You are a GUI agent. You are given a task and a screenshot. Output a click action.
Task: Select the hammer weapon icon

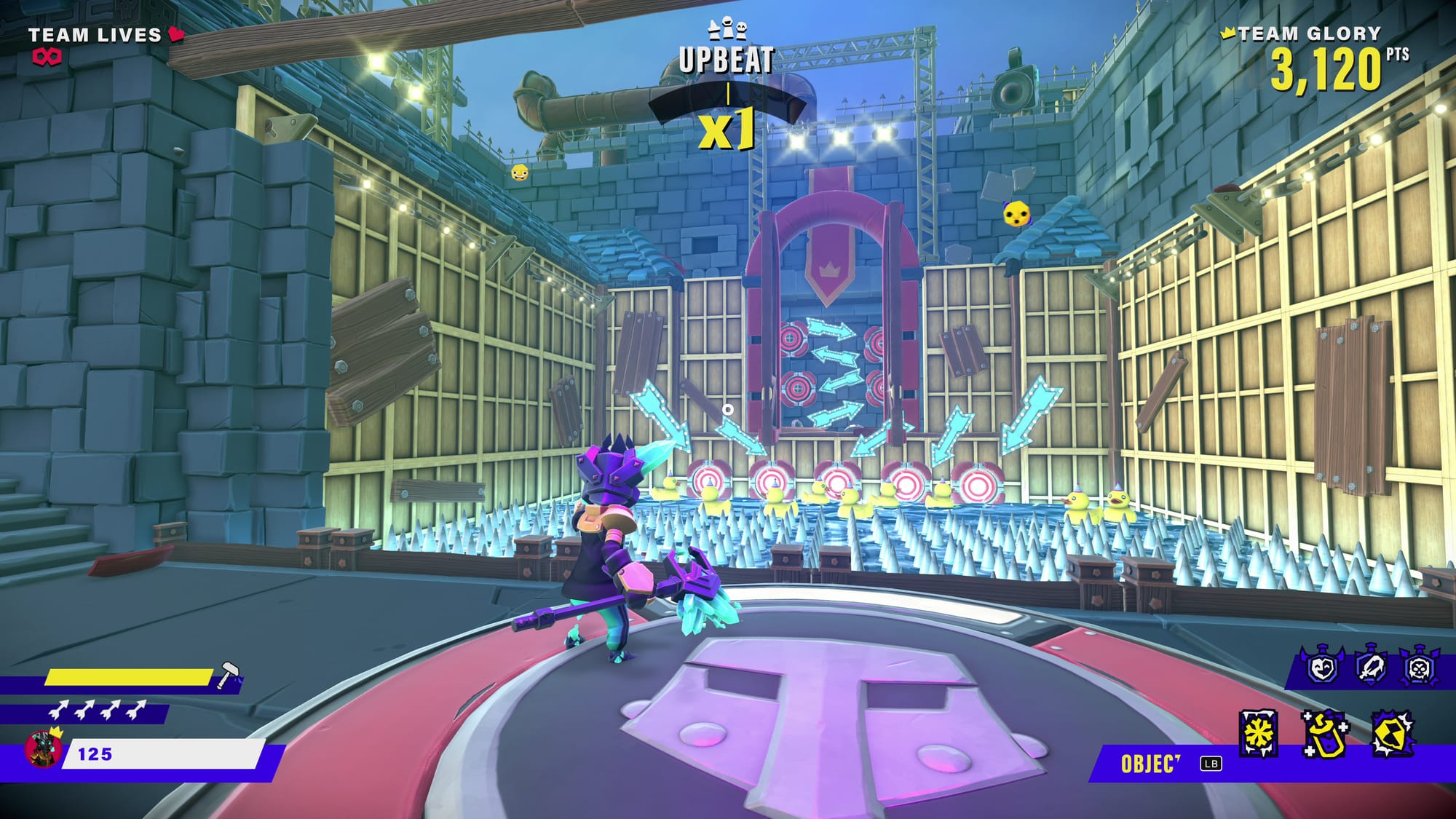tap(229, 674)
